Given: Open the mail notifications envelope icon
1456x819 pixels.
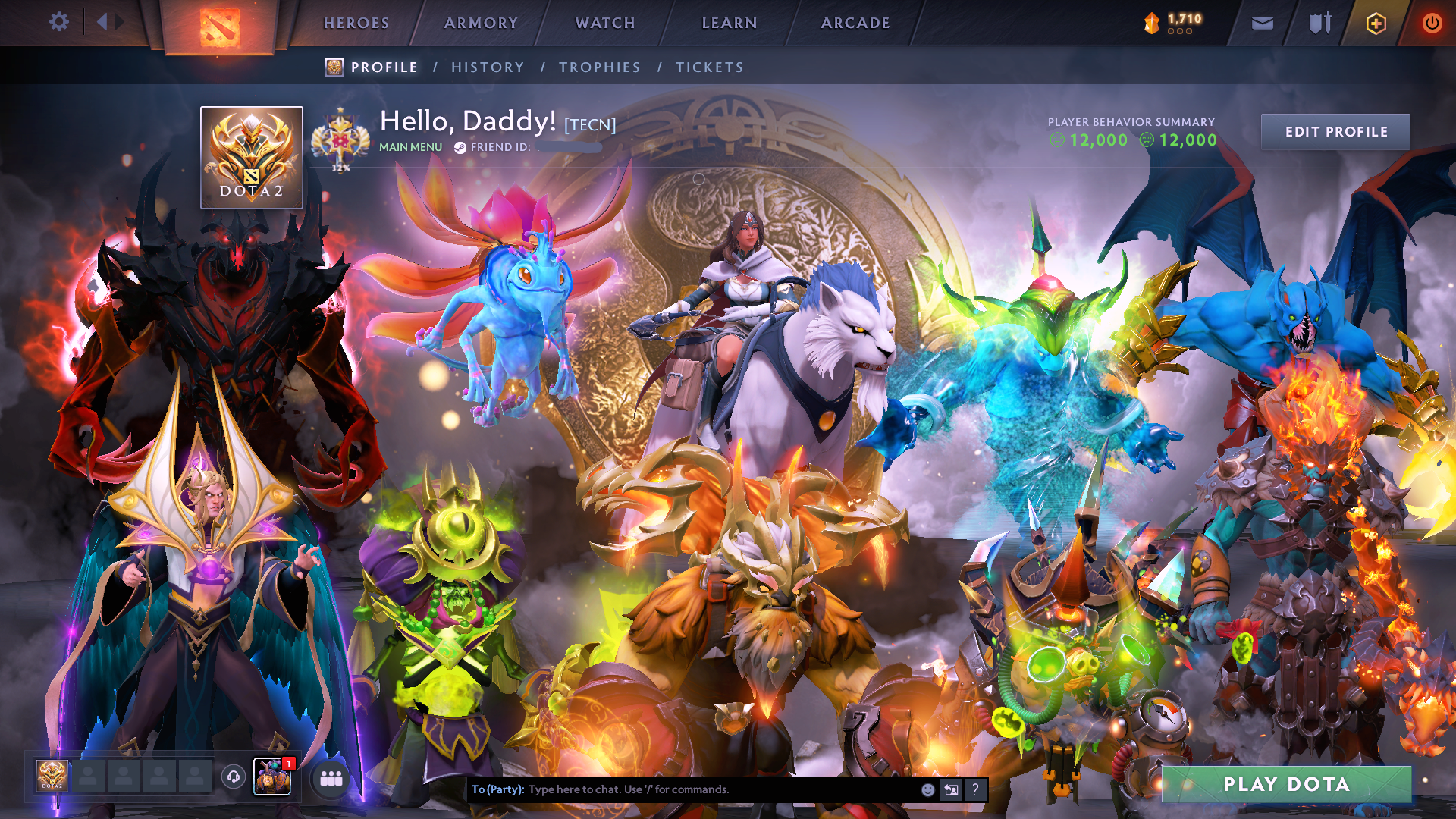Looking at the screenshot, I should click(1261, 23).
